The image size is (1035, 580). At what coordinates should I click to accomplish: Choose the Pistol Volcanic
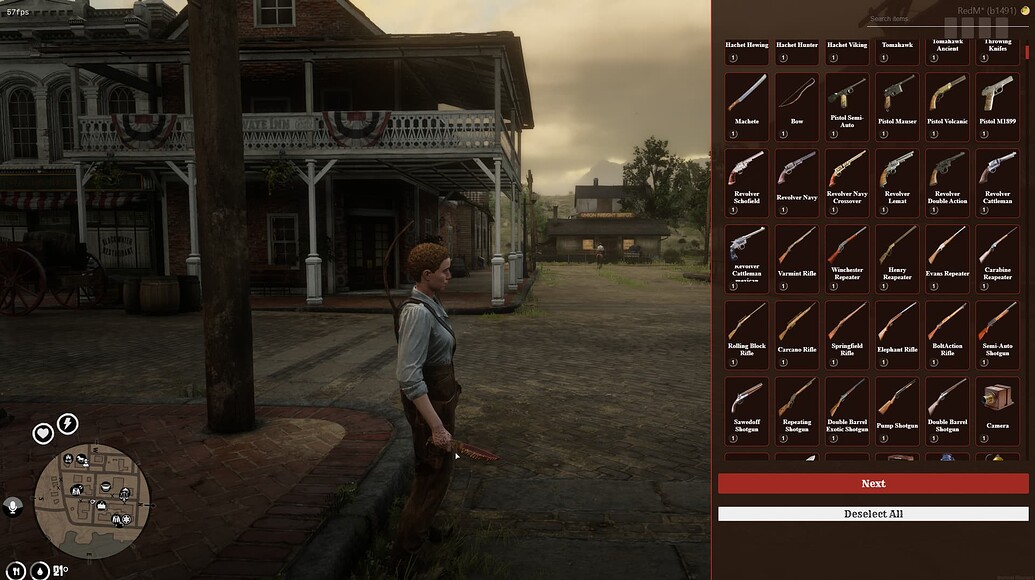[947, 106]
